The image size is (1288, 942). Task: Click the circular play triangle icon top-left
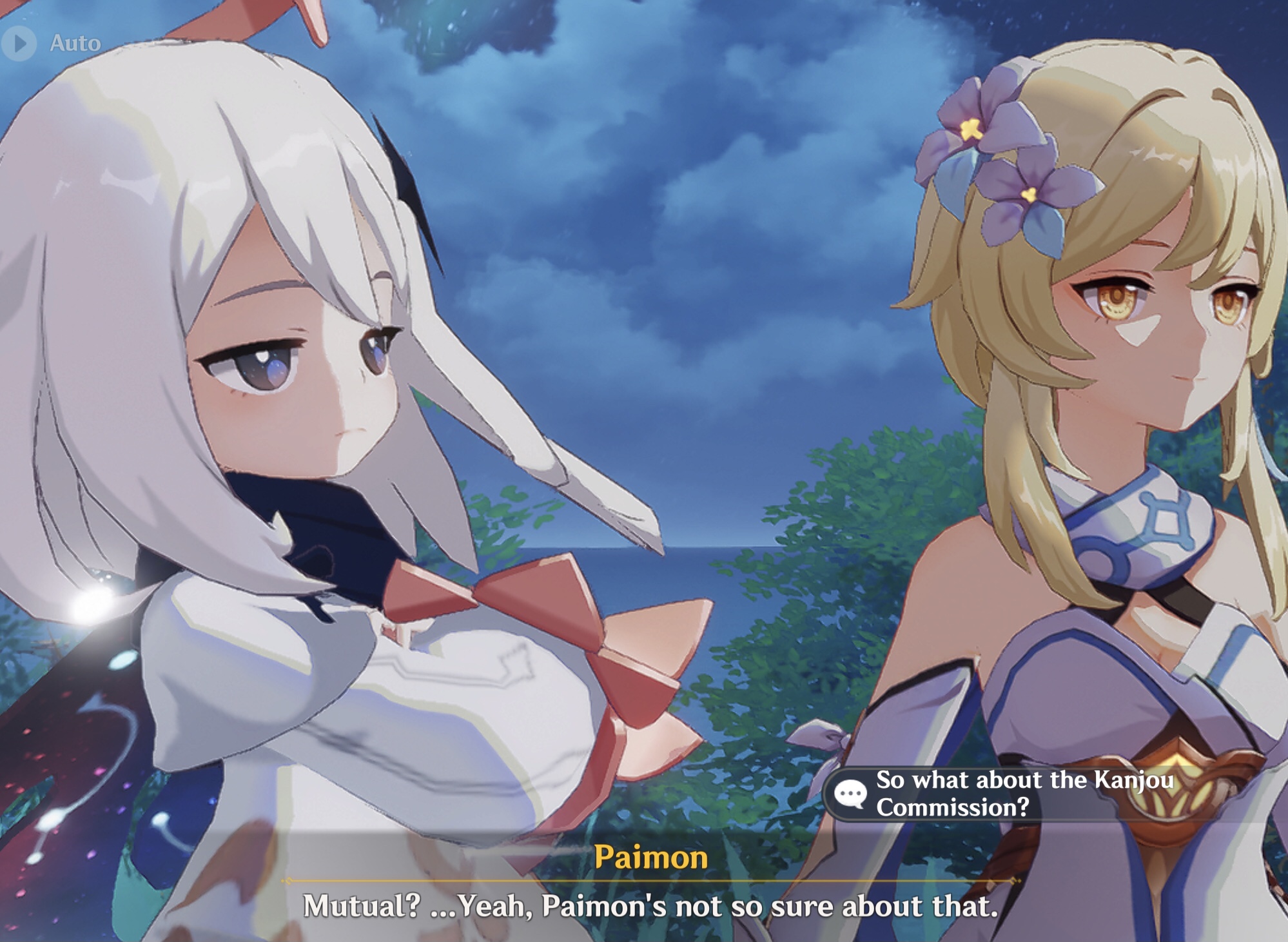click(19, 43)
